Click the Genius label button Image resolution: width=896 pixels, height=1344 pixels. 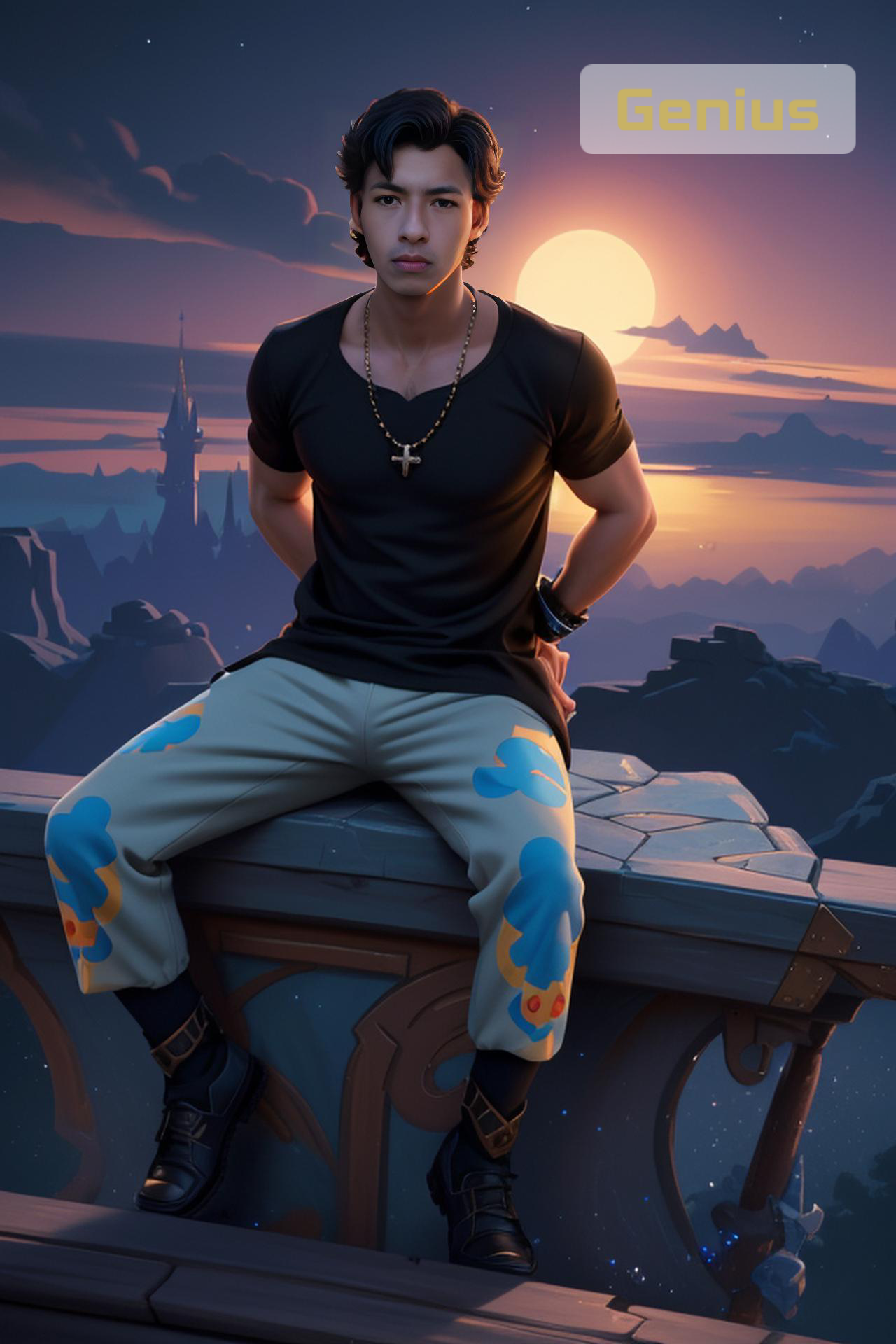coord(717,109)
